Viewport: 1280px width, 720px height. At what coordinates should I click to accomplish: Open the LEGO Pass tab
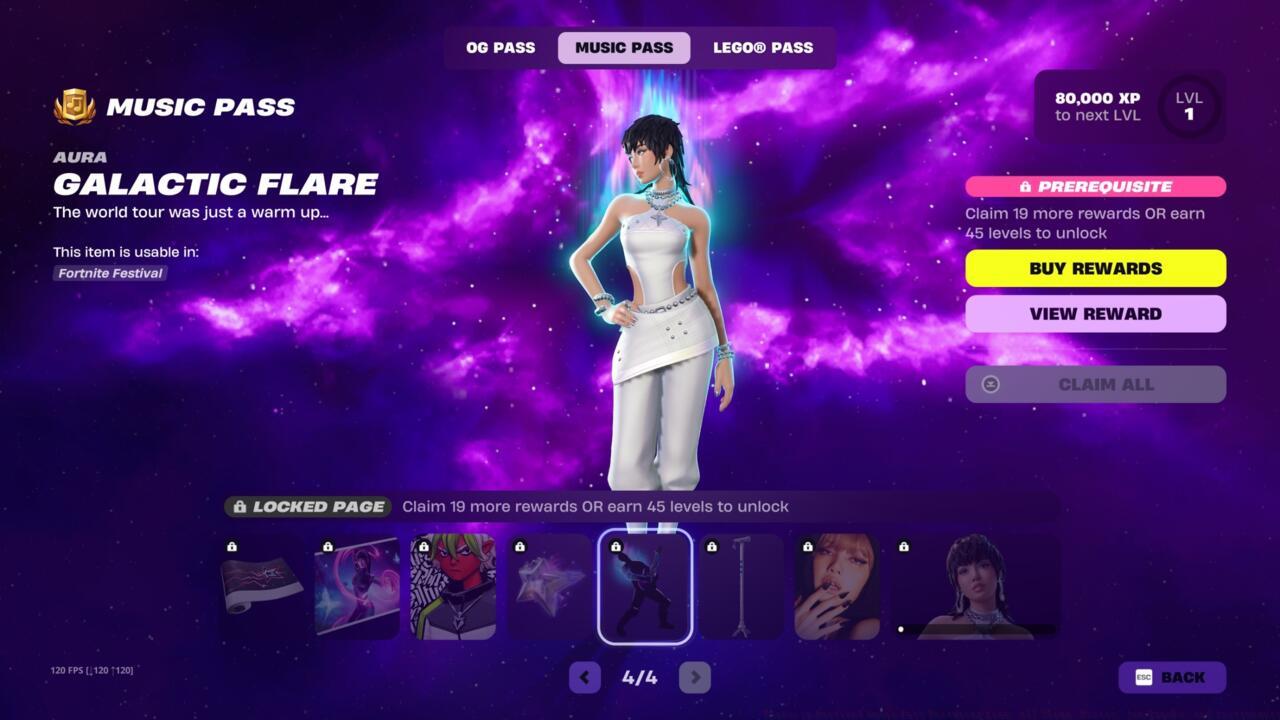pyautogui.click(x=764, y=47)
